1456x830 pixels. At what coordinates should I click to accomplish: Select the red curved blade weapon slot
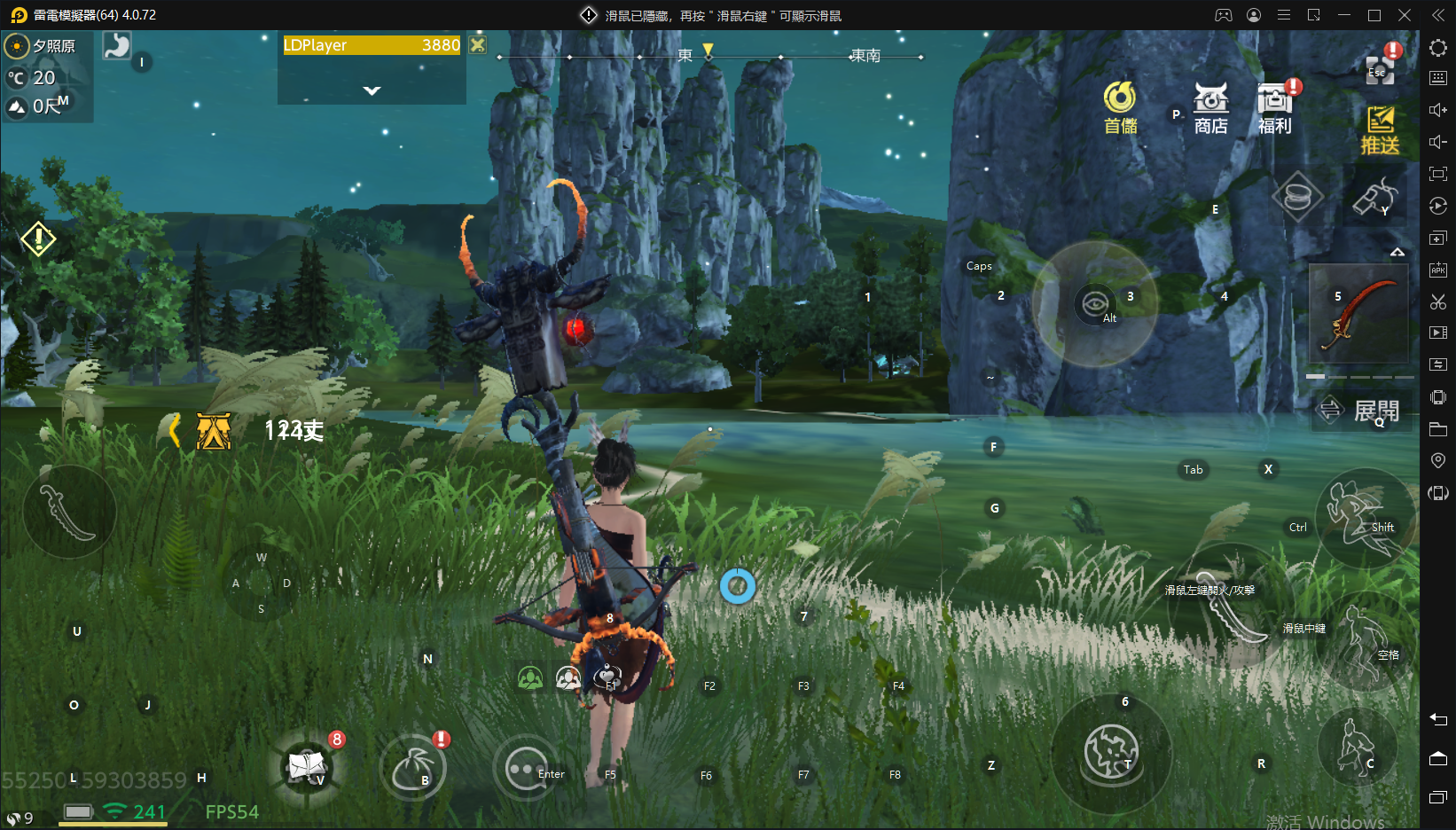click(1358, 313)
